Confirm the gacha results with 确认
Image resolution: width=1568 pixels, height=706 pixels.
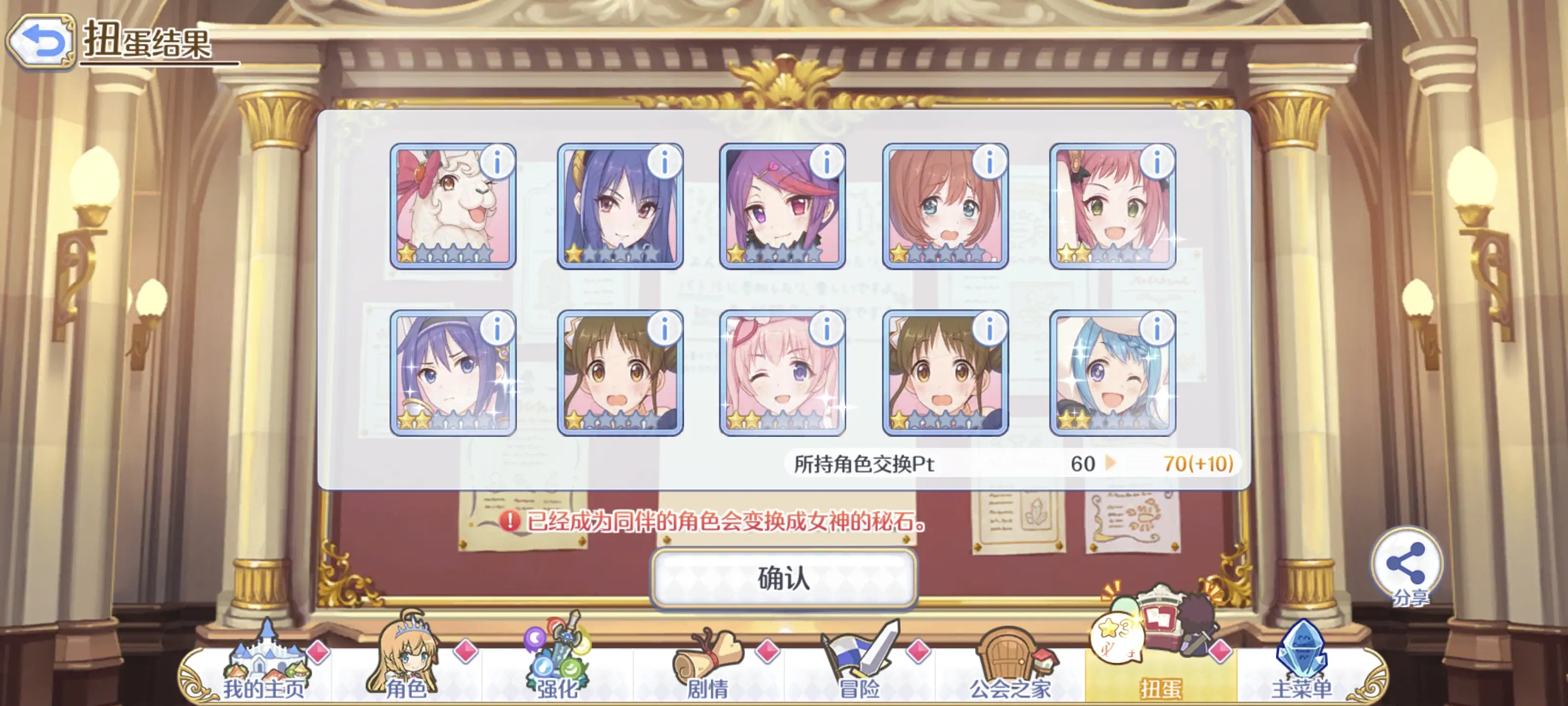[784, 578]
